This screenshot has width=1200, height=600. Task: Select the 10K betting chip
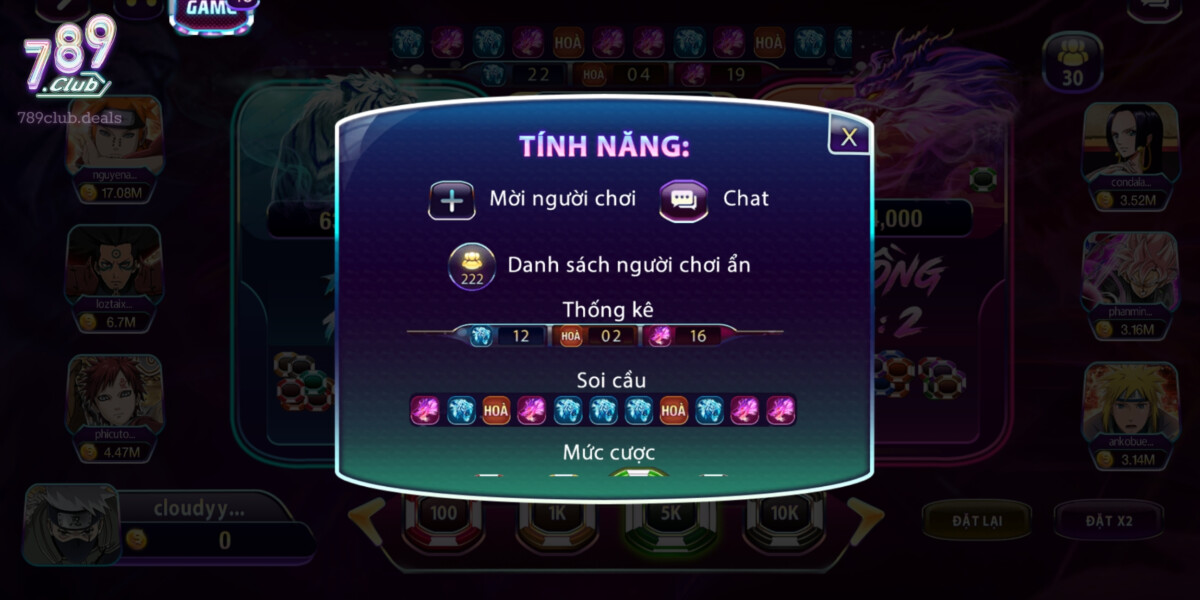[x=784, y=514]
